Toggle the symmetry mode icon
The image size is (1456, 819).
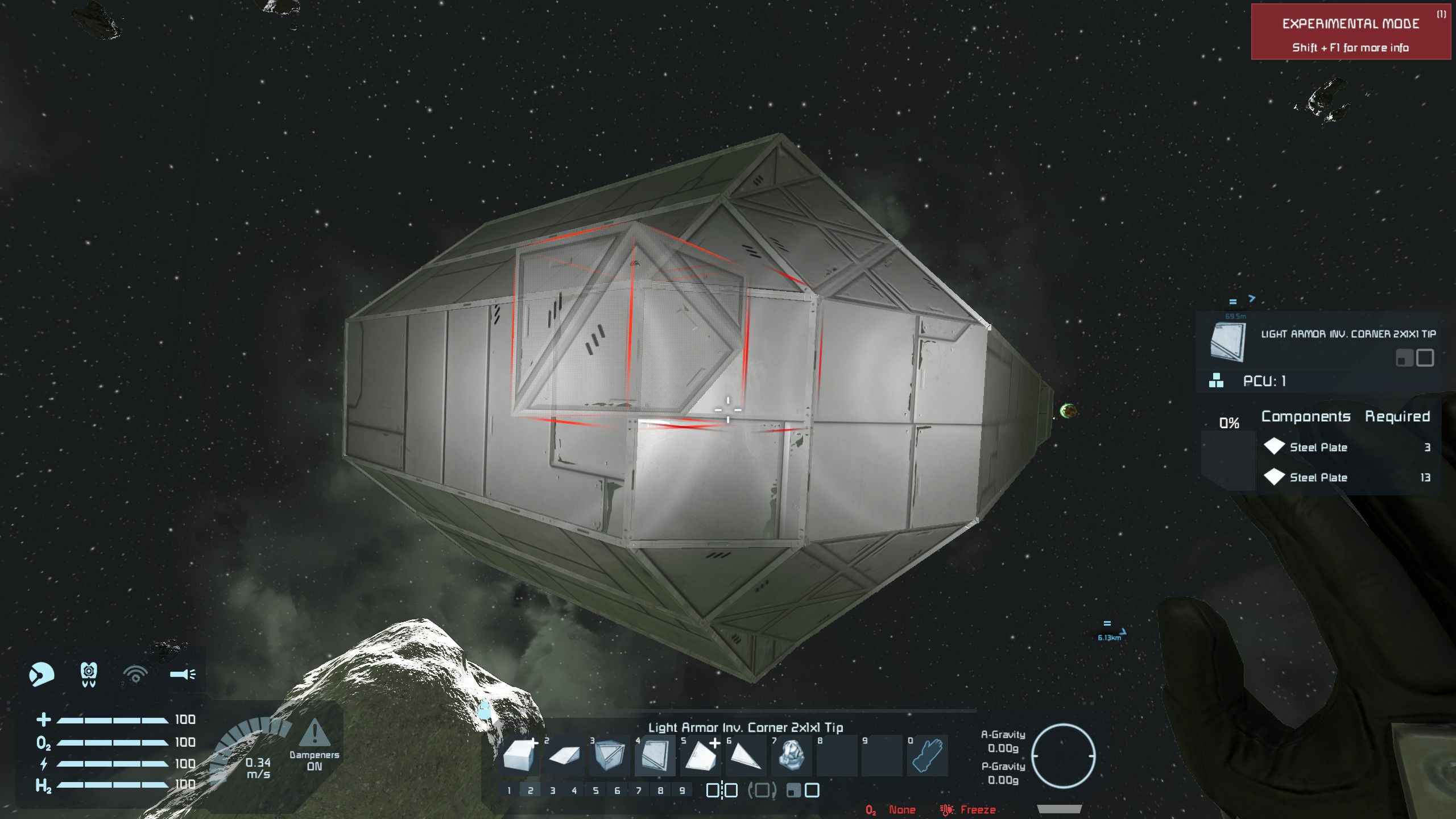(722, 791)
